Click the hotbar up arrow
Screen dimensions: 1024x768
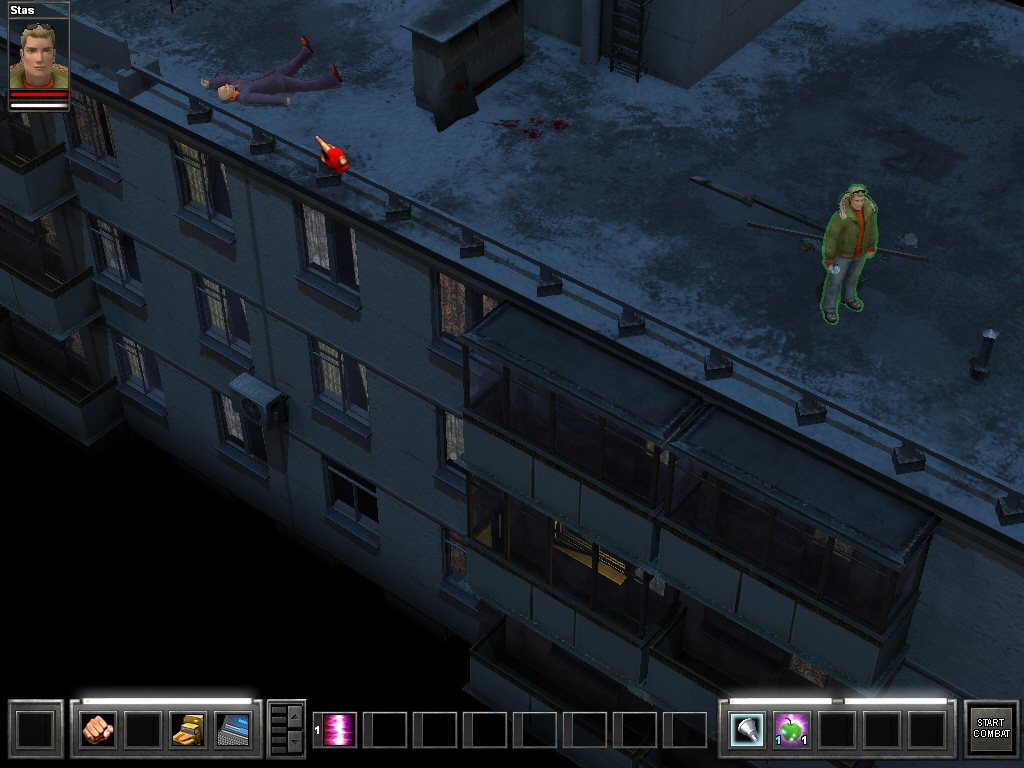click(x=294, y=716)
